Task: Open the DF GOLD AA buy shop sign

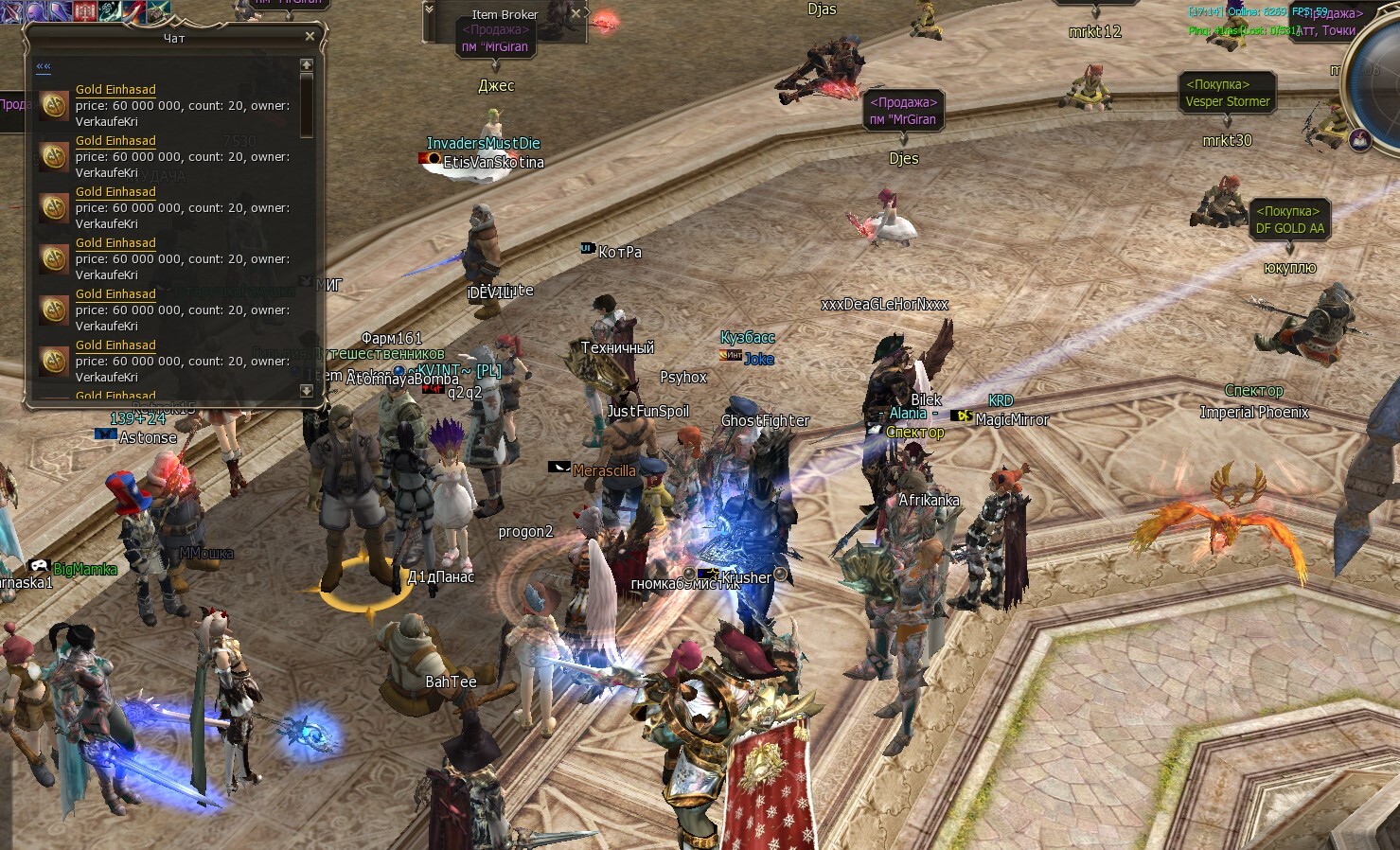Action: pyautogui.click(x=1289, y=220)
